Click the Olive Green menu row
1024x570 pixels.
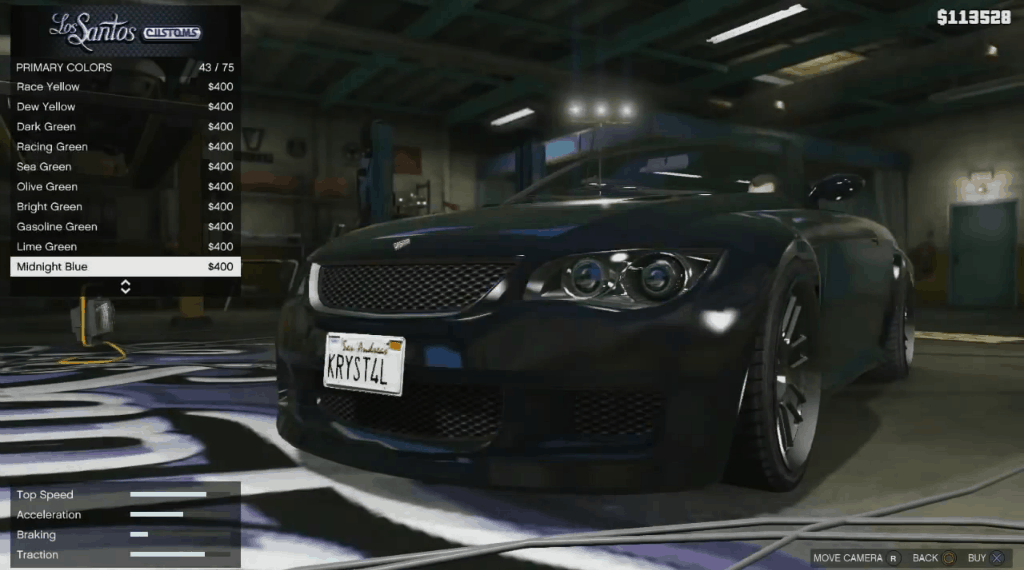tap(124, 187)
